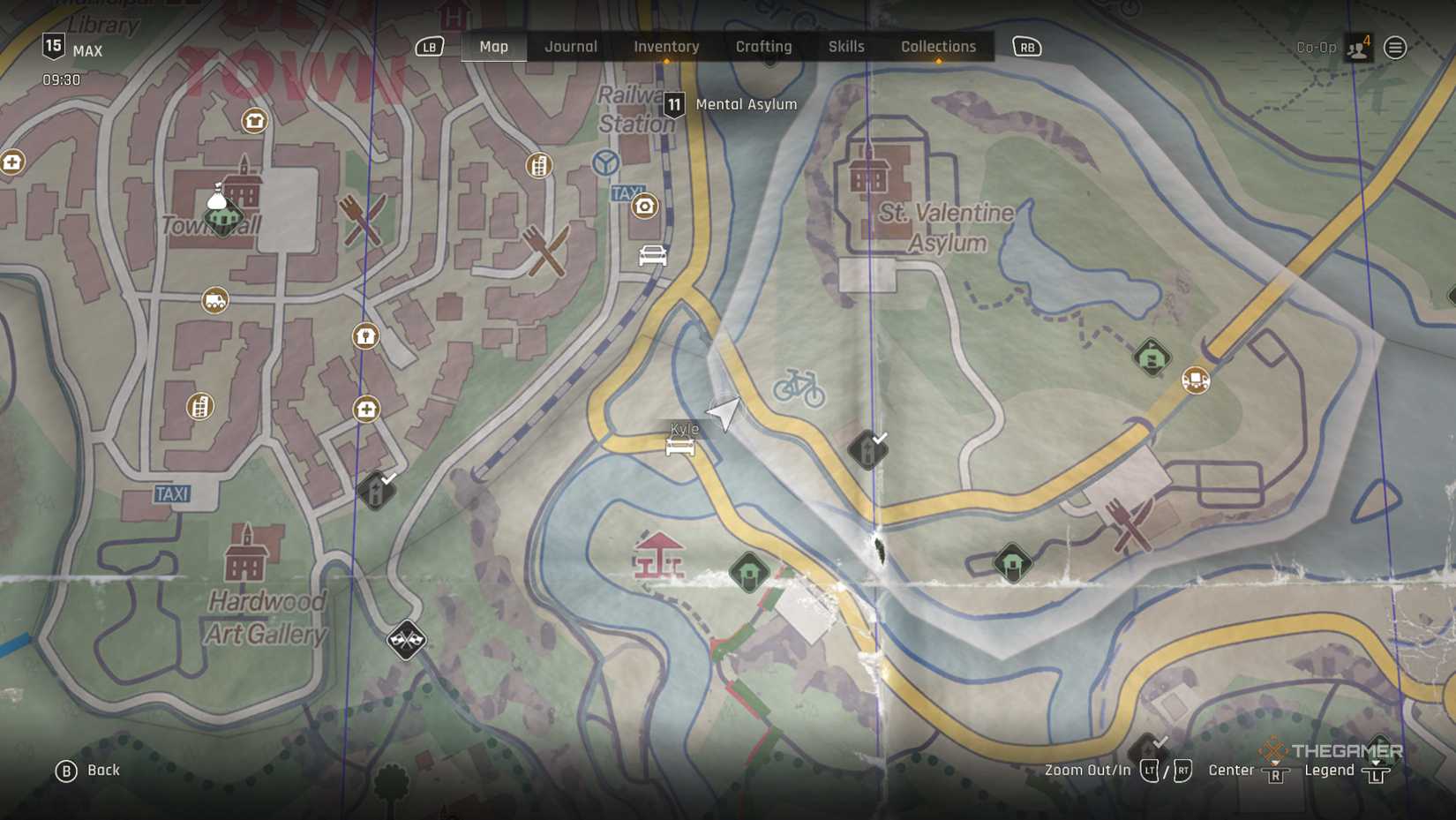This screenshot has height=820, width=1456.
Task: Select the shirt shop marker in Old Town
Action: coord(254,121)
